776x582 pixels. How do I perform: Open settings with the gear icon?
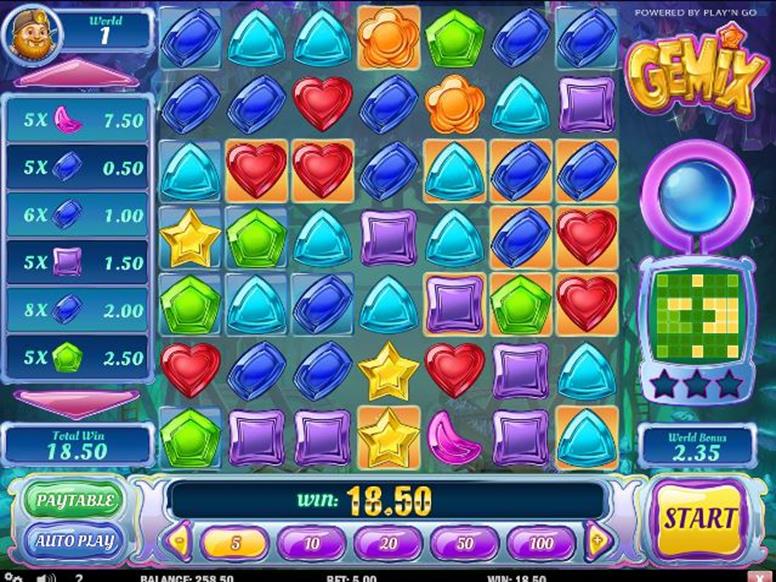point(14,577)
